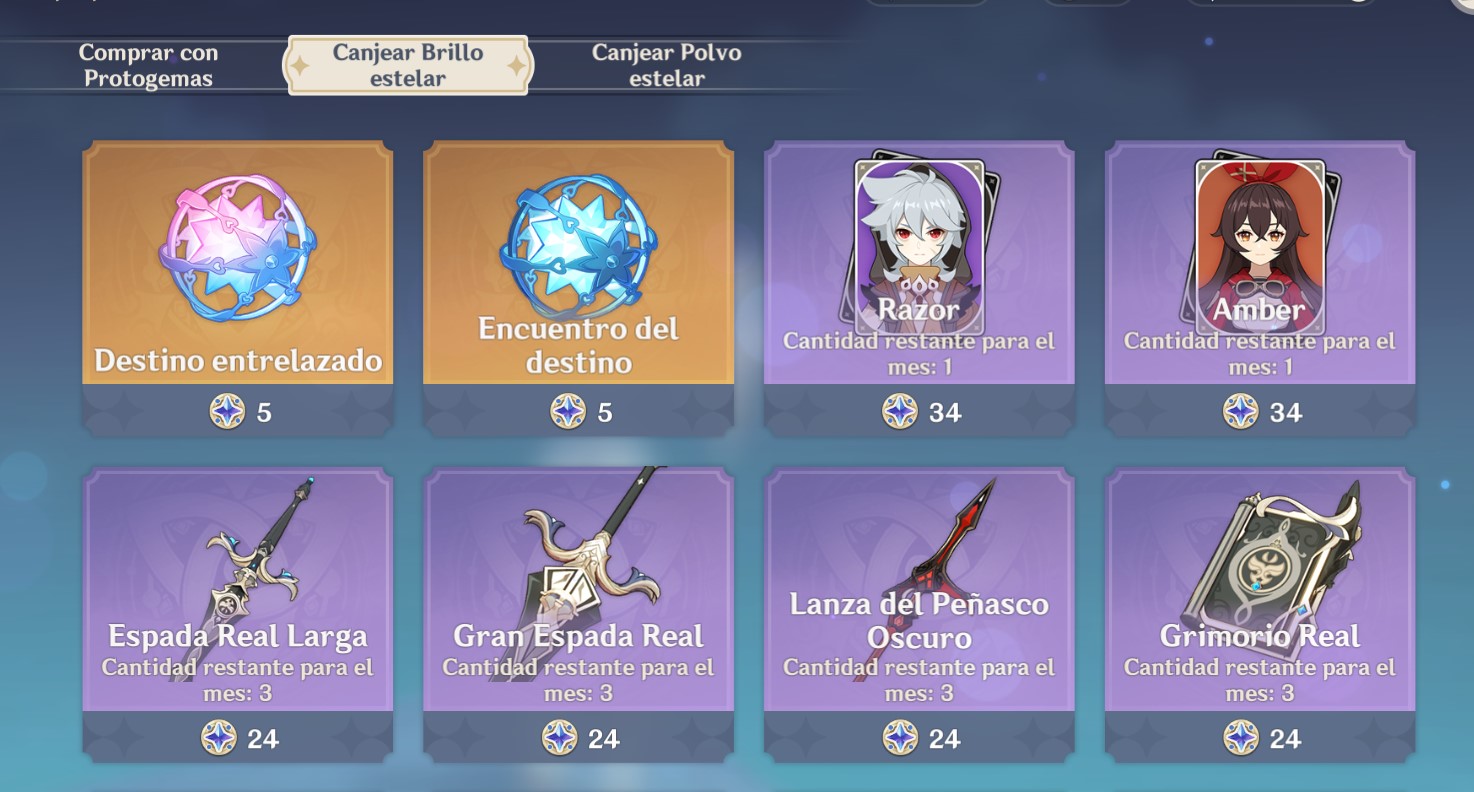Open the Canjear Polvo estelar tab

(x=667, y=66)
